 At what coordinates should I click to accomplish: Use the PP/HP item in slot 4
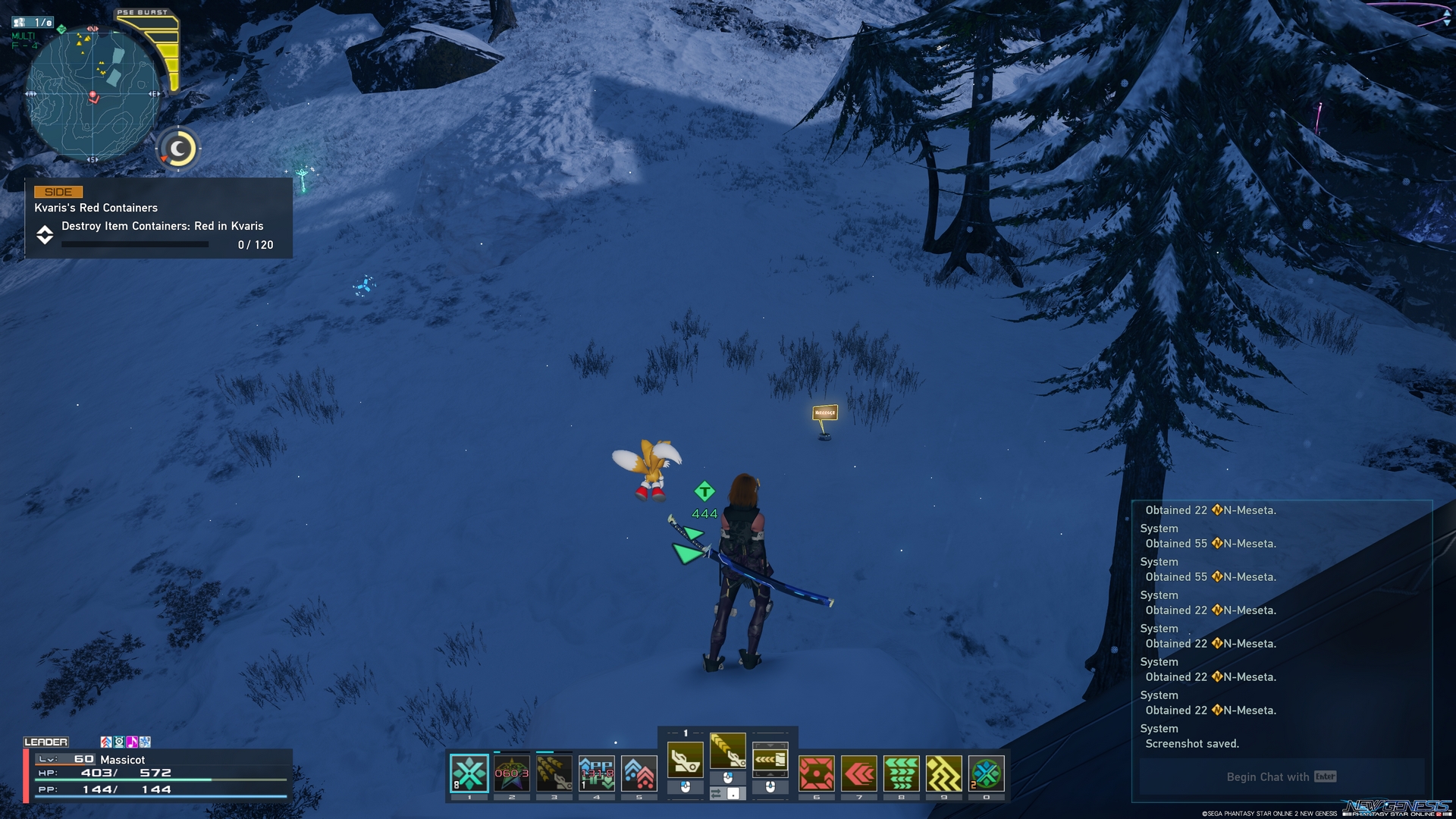tap(597, 773)
